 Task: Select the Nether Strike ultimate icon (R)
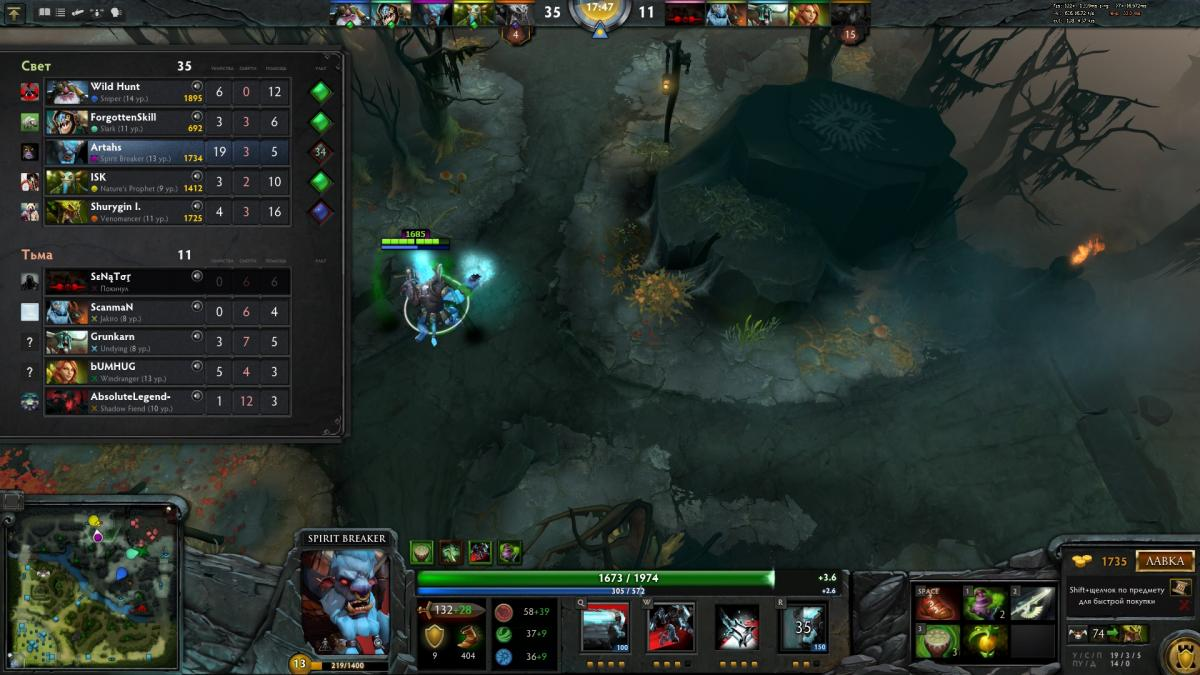[802, 627]
